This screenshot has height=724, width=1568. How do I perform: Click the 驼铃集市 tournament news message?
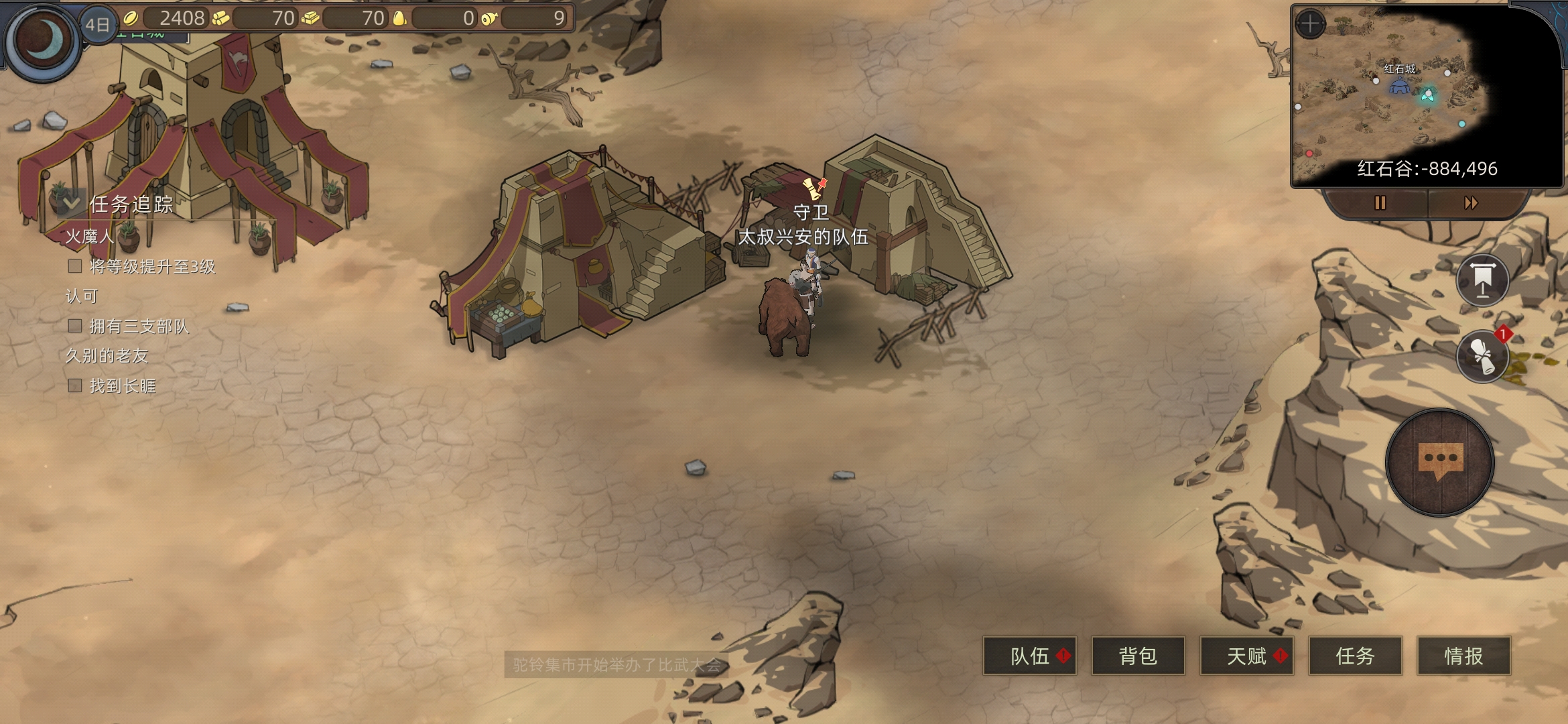tap(616, 664)
